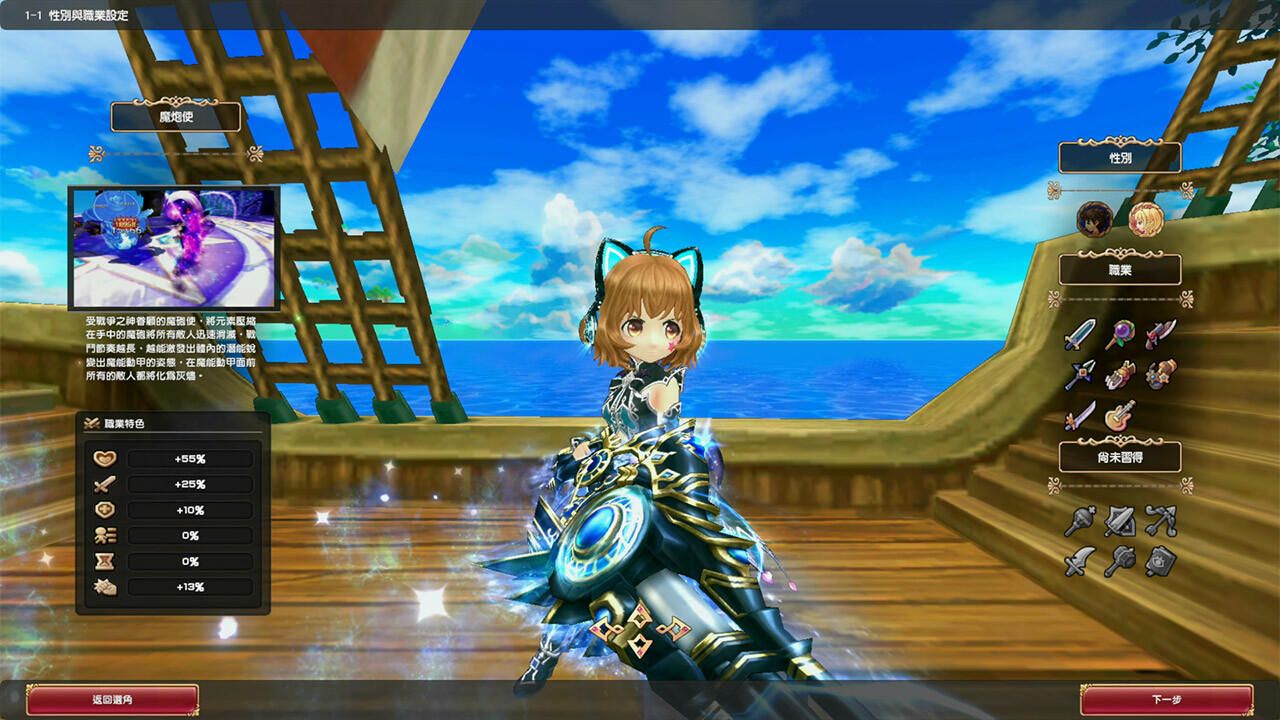This screenshot has height=720, width=1280.
Task: Click the 尚未習得 locked classes label
Action: (1118, 455)
